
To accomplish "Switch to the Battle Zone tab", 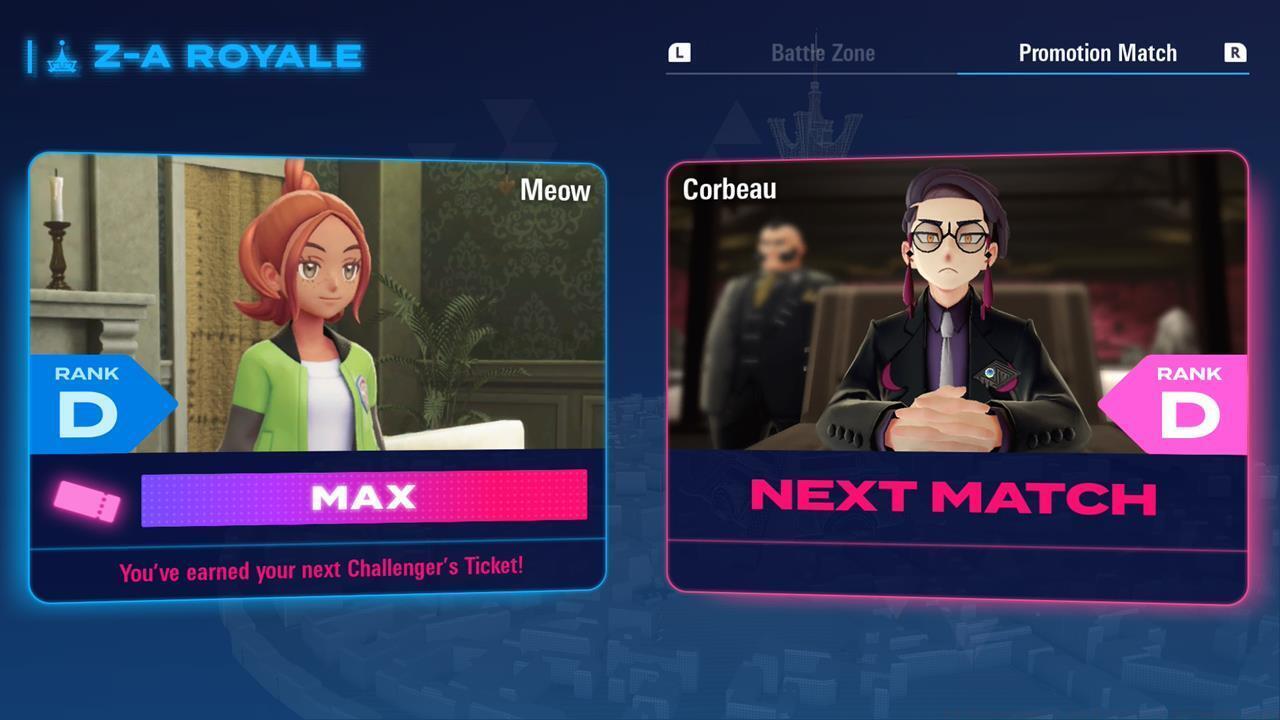I will [822, 53].
